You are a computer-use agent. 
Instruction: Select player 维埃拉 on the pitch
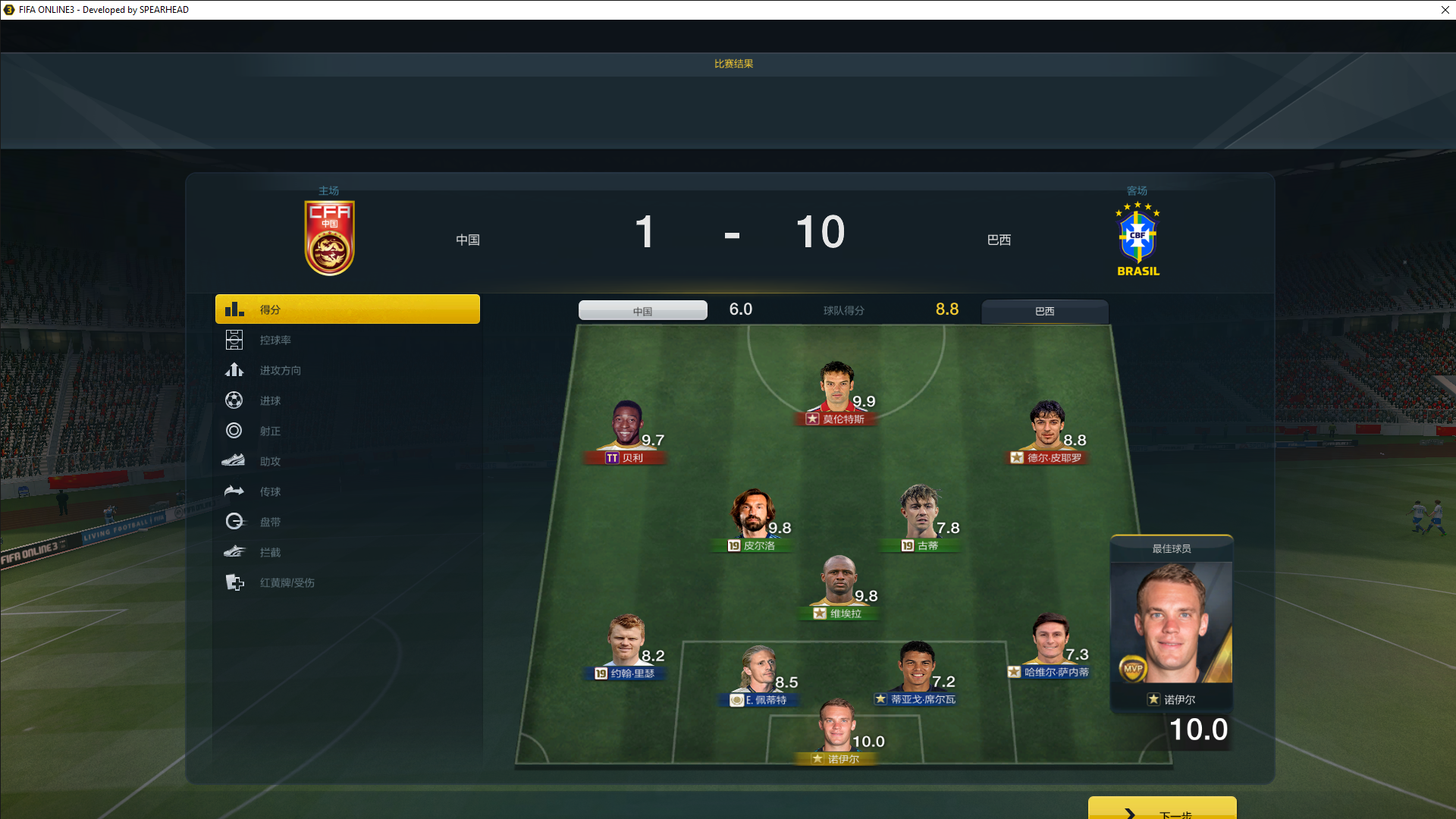click(839, 585)
